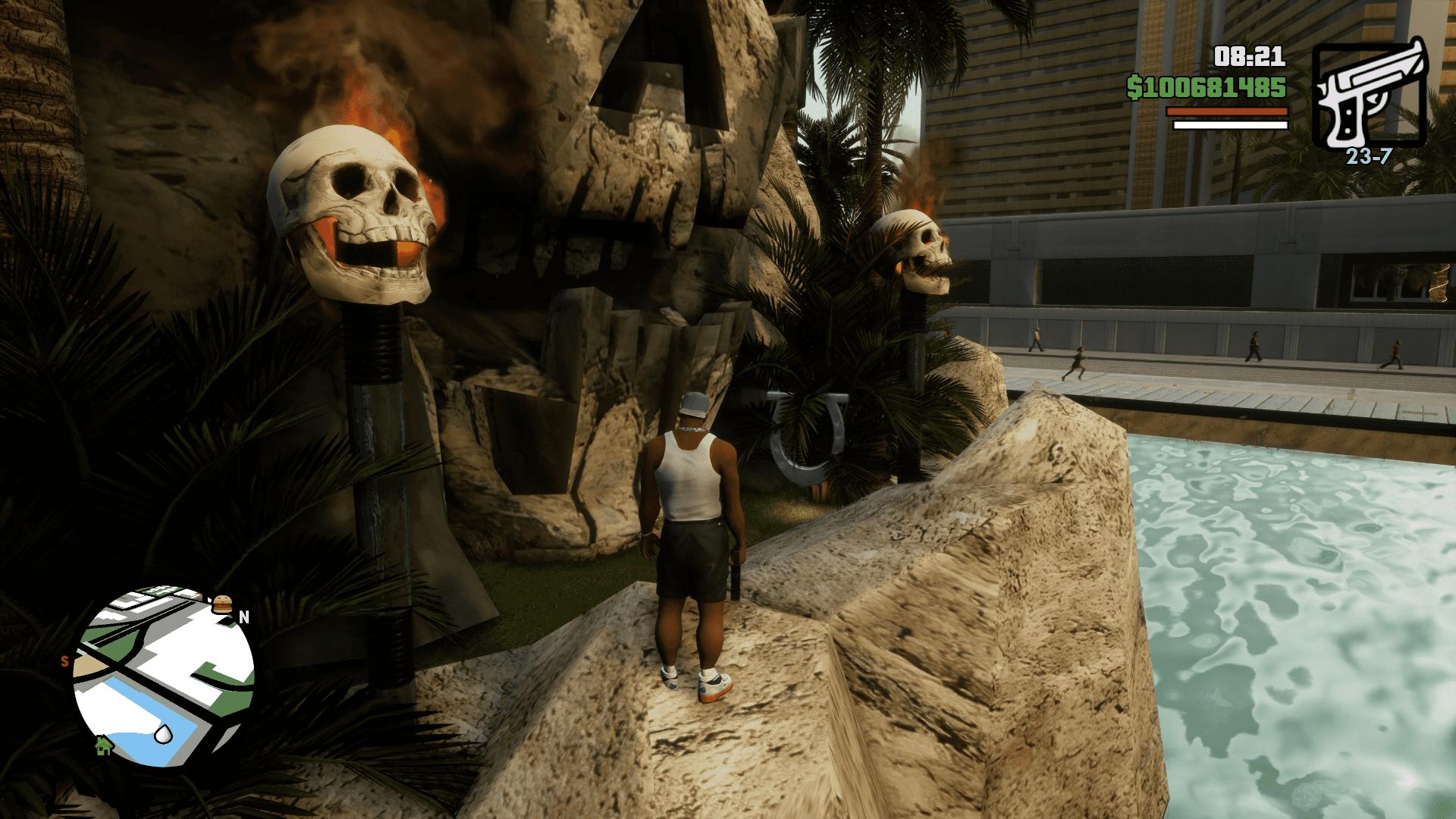Image resolution: width=1456 pixels, height=819 pixels.
Task: Click the S compass marker on minimap
Action: click(64, 661)
